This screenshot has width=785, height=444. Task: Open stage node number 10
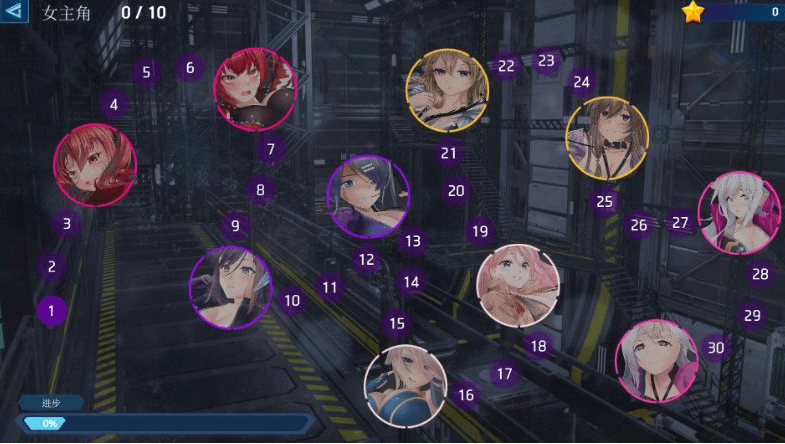pyautogui.click(x=291, y=300)
